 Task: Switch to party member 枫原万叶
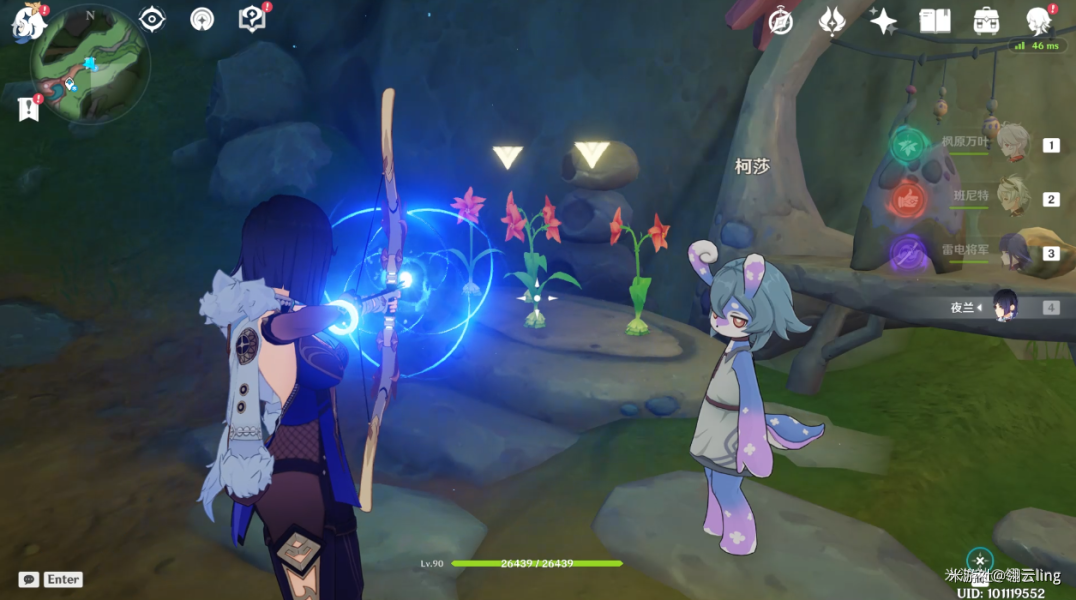1012,144
